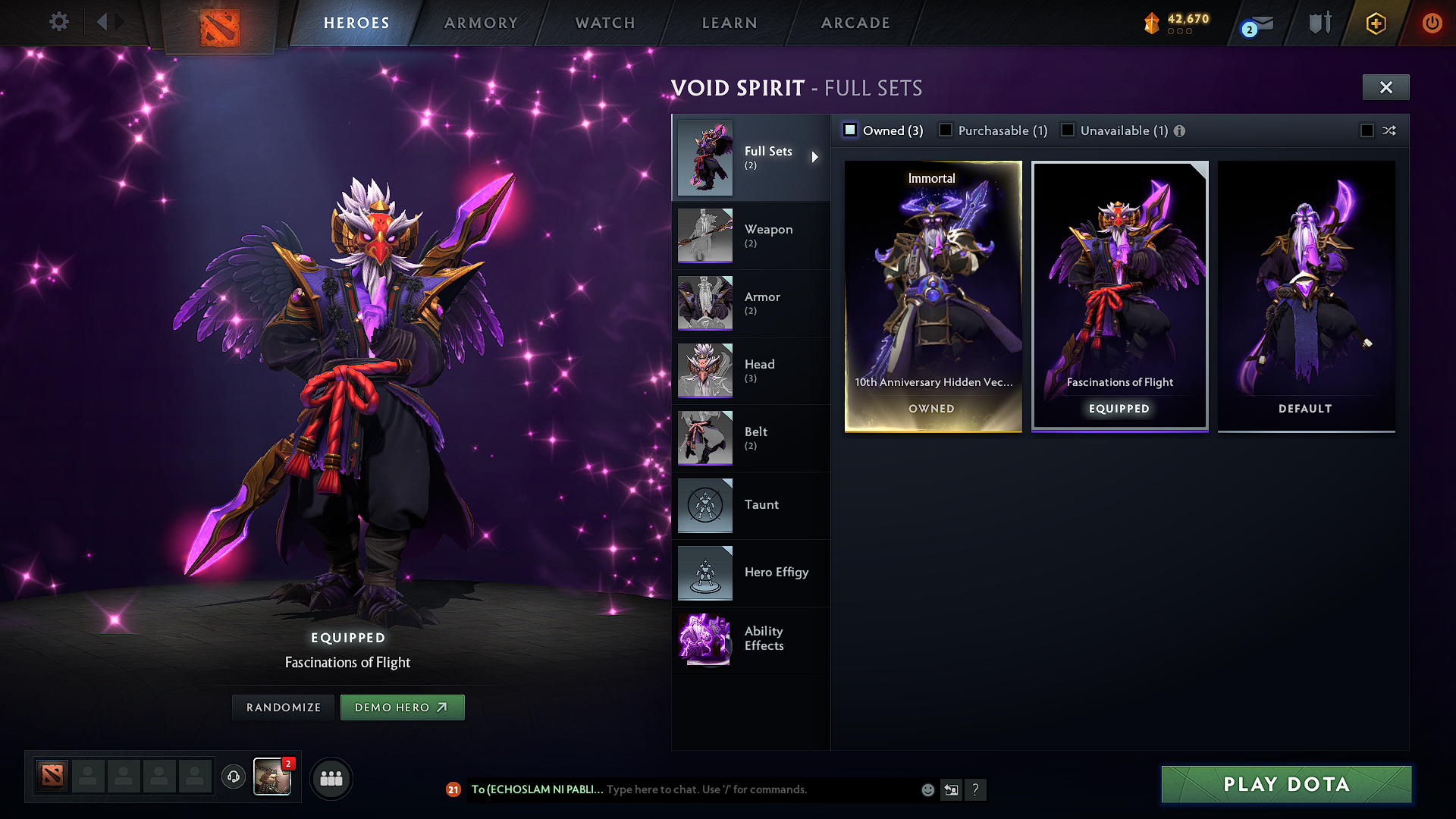Click the power logout icon

(x=1432, y=23)
